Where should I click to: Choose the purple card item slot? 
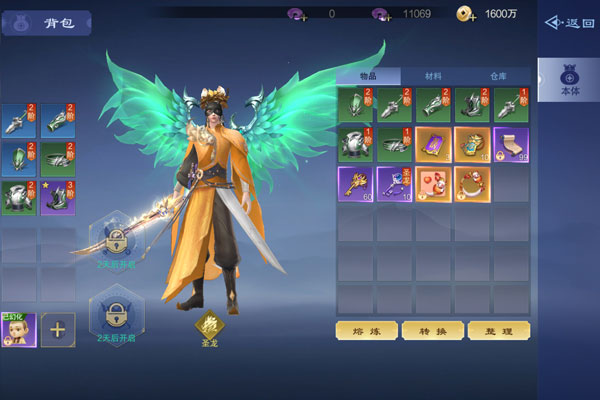click(x=433, y=144)
